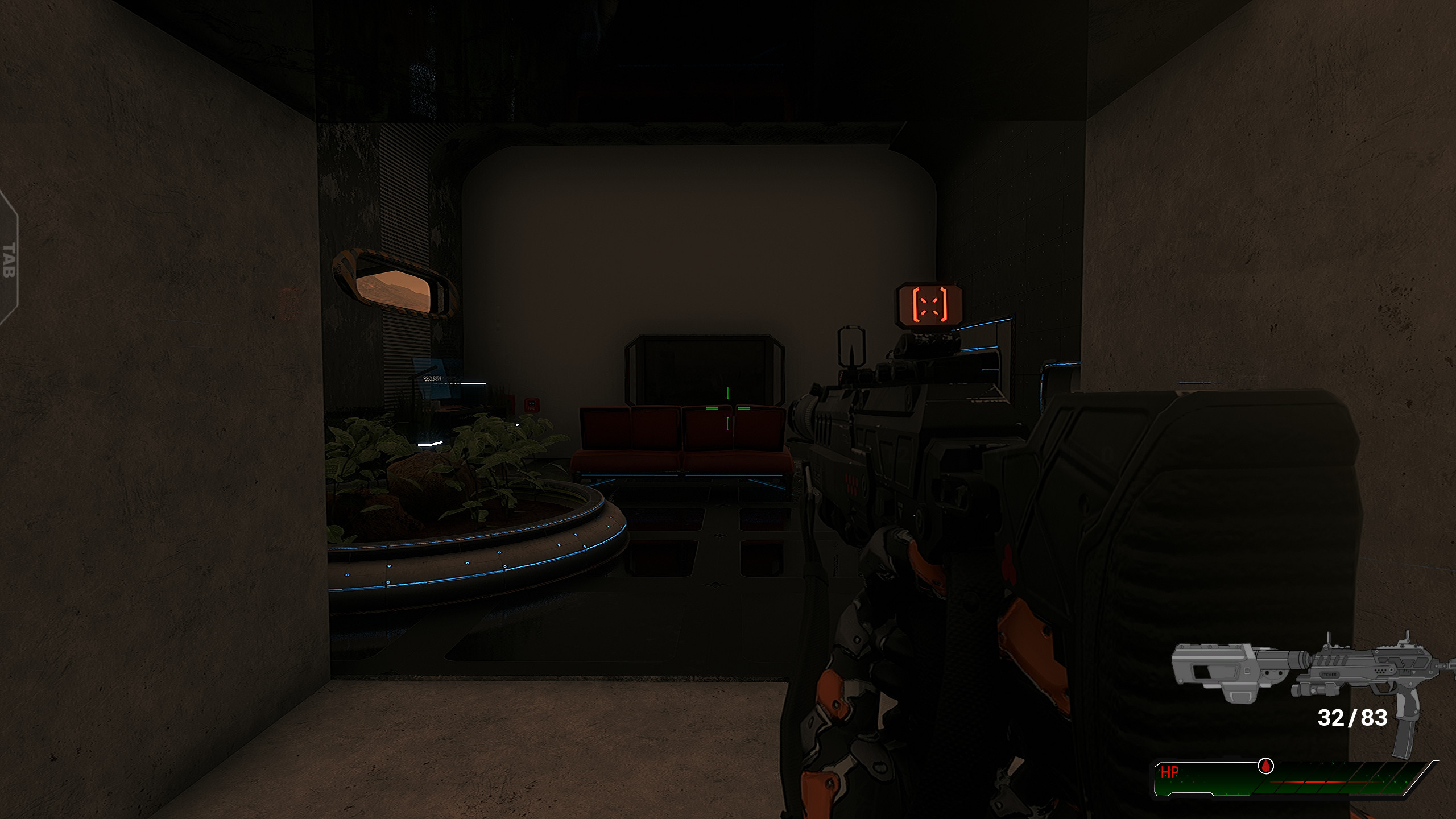Click the blood drop marker on the HP bar
This screenshot has height=819, width=1456.
point(1265,766)
